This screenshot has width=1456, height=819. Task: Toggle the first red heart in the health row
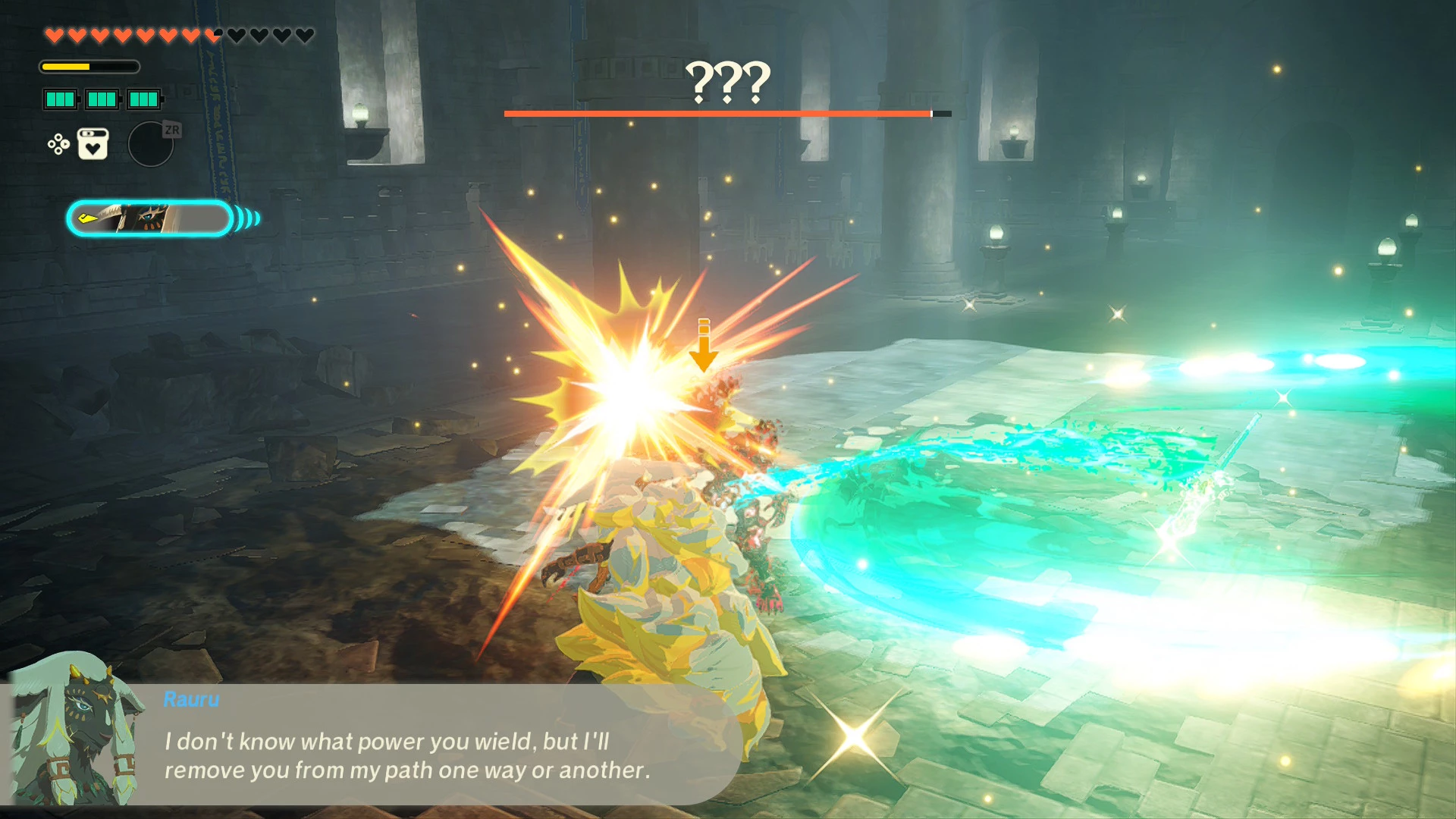coord(53,35)
